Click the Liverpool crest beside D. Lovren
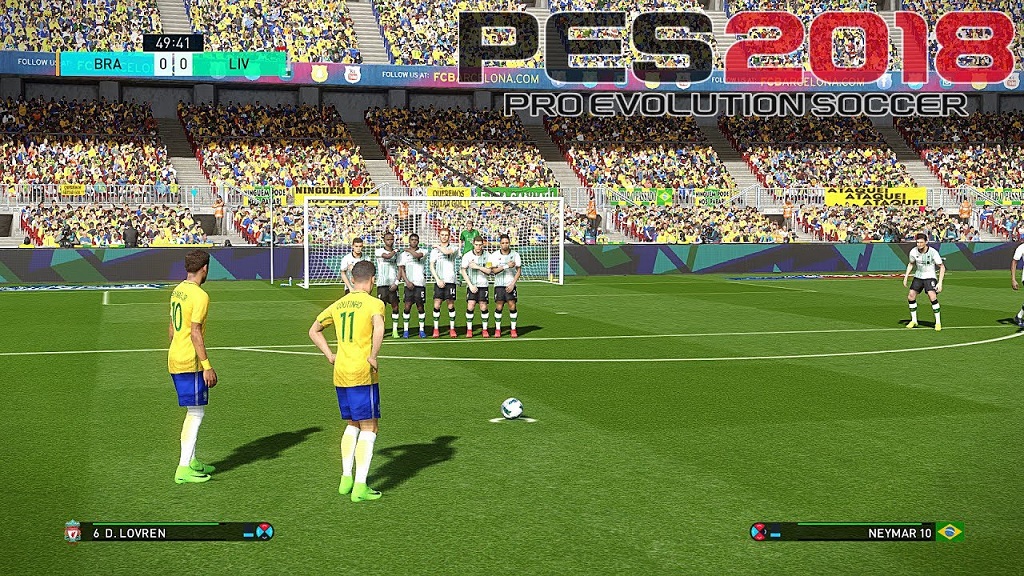 72,532
